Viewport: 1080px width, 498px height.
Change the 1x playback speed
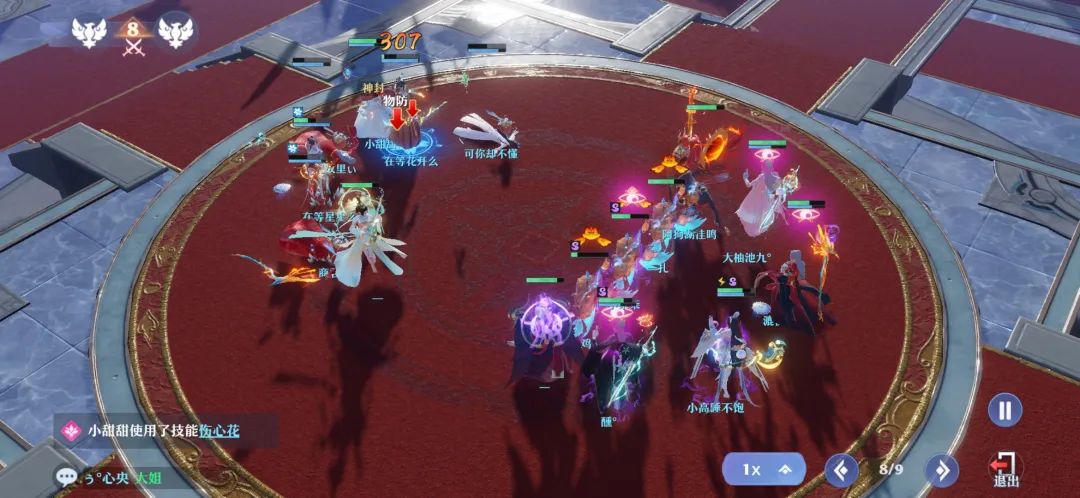(x=766, y=468)
